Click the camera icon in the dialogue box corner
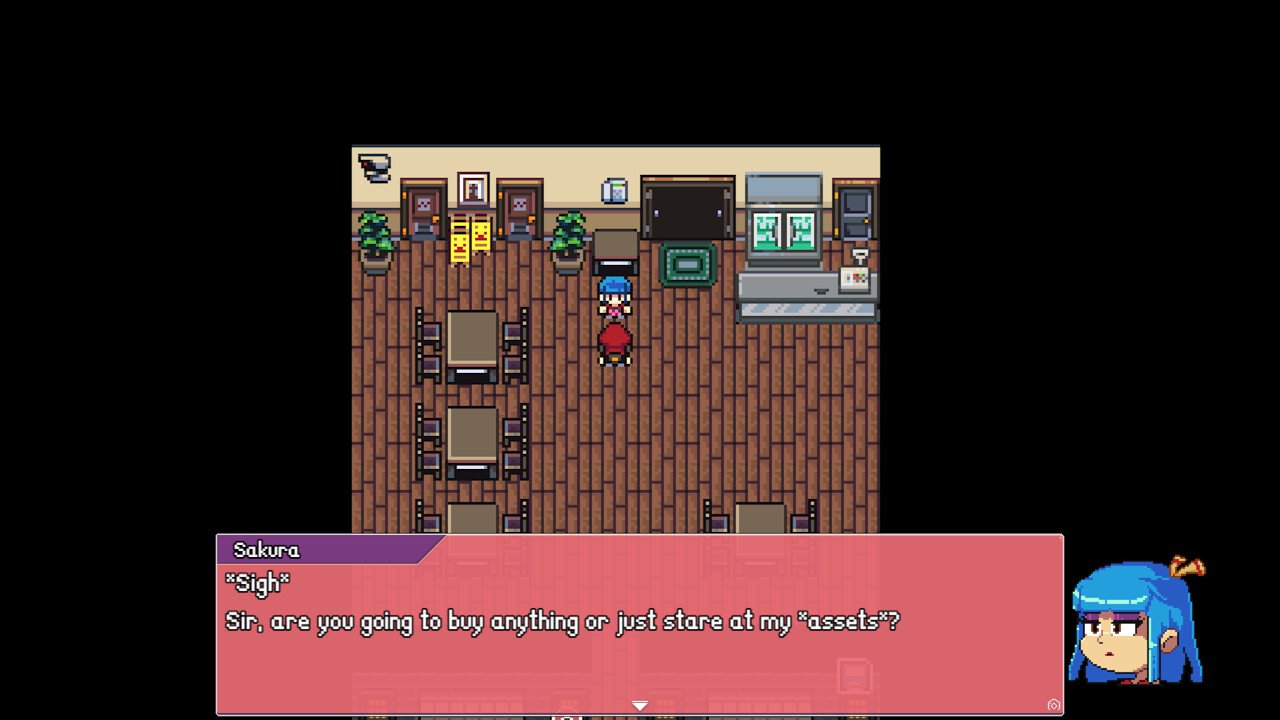This screenshot has width=1280, height=720. (x=1053, y=705)
